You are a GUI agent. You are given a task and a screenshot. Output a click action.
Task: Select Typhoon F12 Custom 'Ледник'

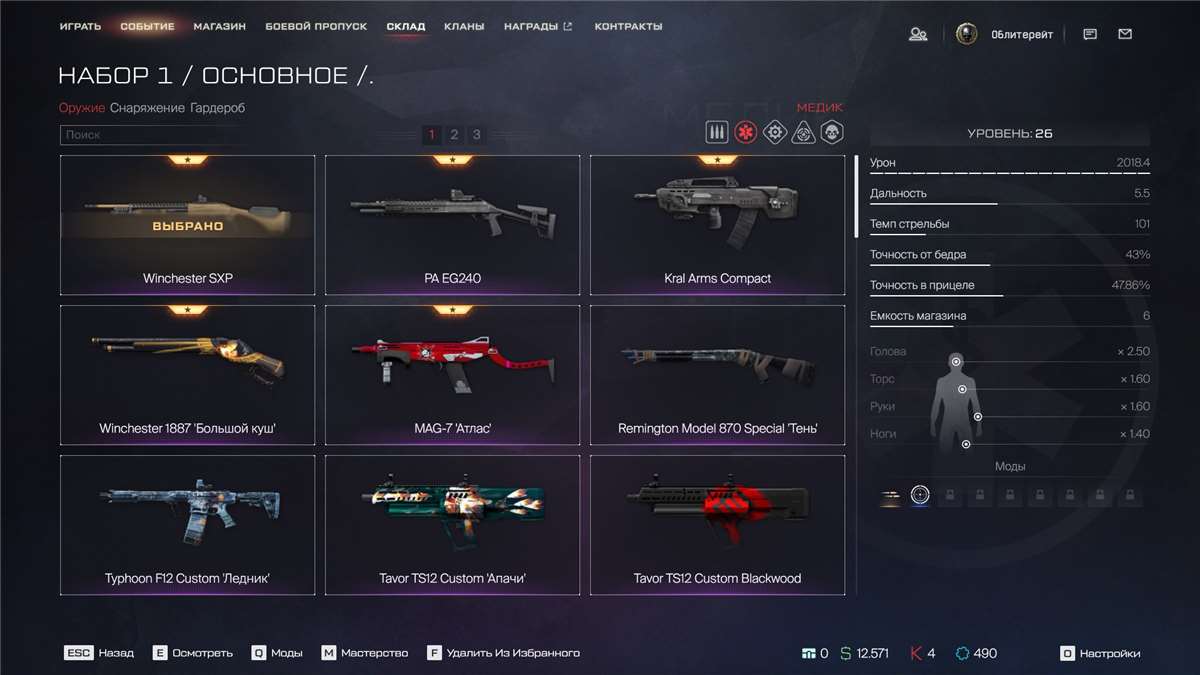[x=187, y=525]
